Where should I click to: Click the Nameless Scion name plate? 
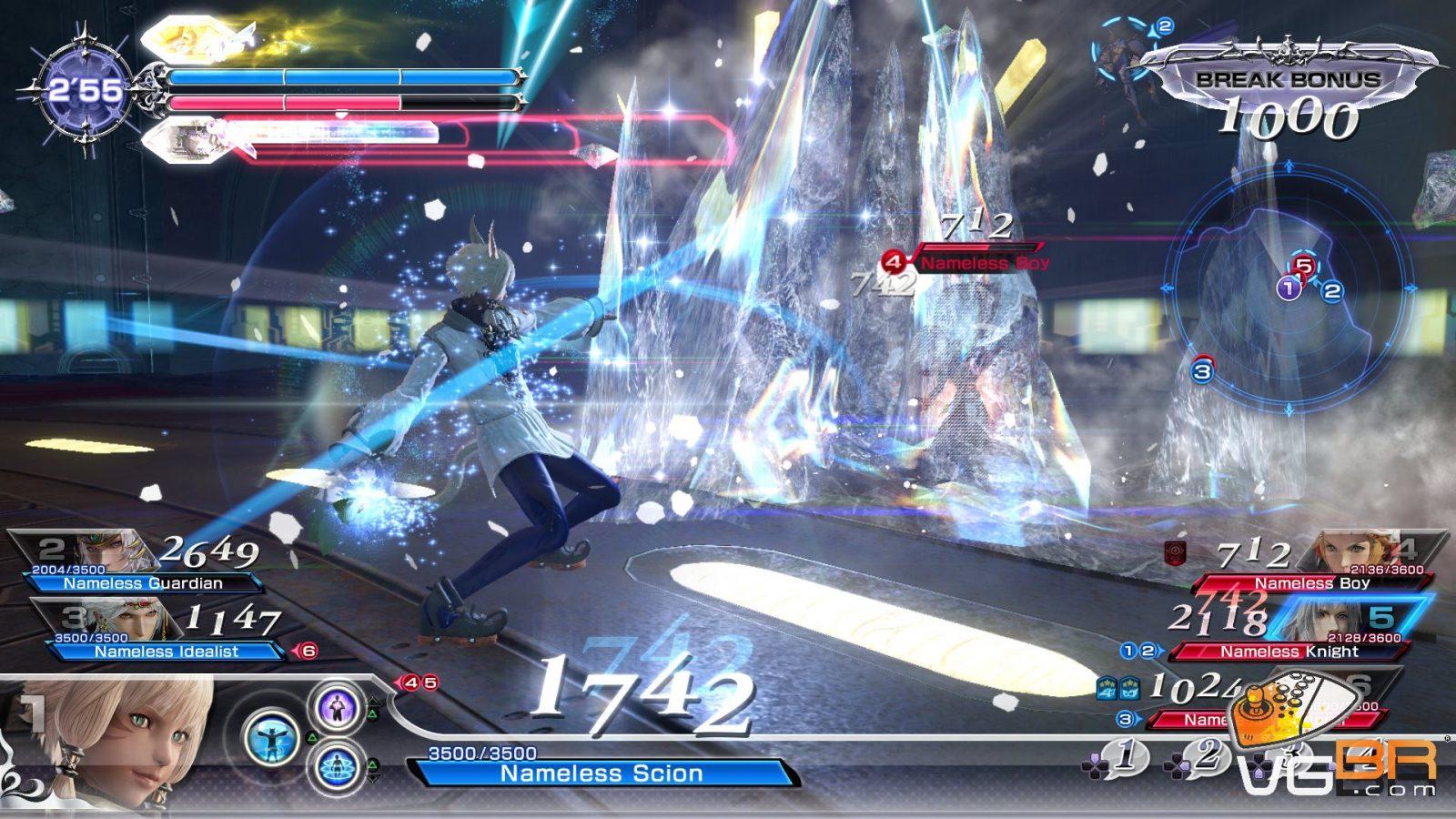pos(602,773)
